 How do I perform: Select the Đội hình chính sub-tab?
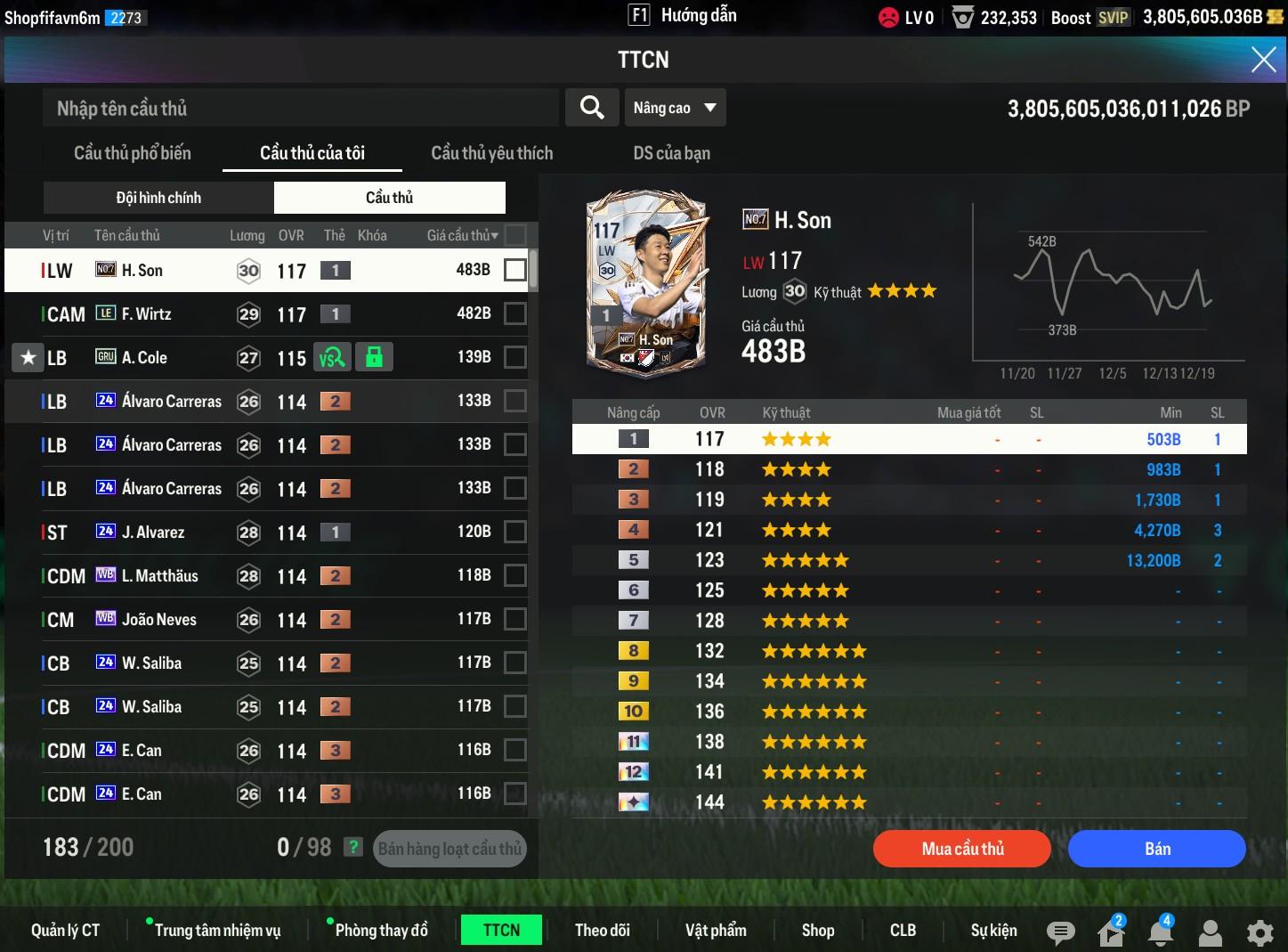point(158,198)
